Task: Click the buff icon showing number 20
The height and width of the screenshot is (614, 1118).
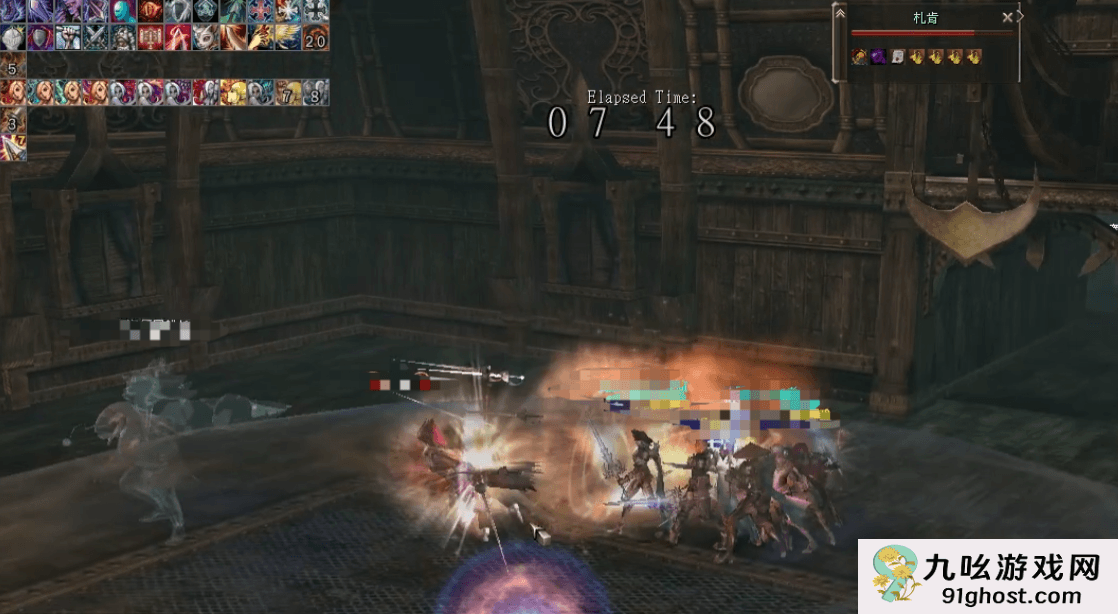Action: pos(315,38)
